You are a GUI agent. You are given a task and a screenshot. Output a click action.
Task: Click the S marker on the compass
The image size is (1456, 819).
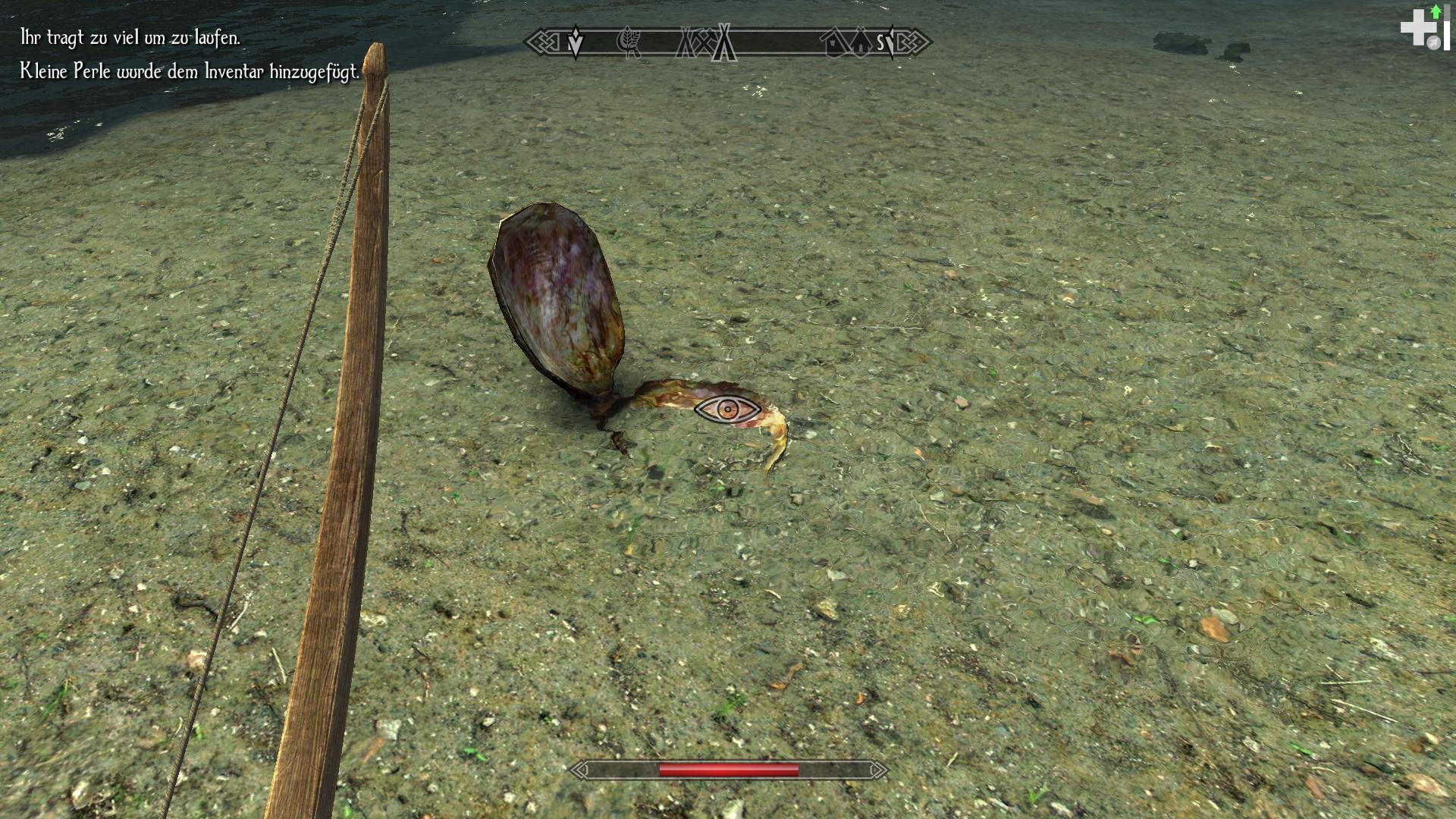pyautogui.click(x=880, y=43)
